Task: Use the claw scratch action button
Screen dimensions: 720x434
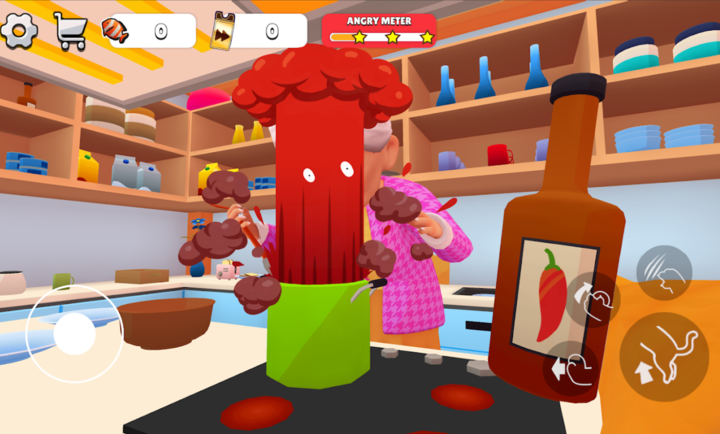Action: click(x=664, y=273)
